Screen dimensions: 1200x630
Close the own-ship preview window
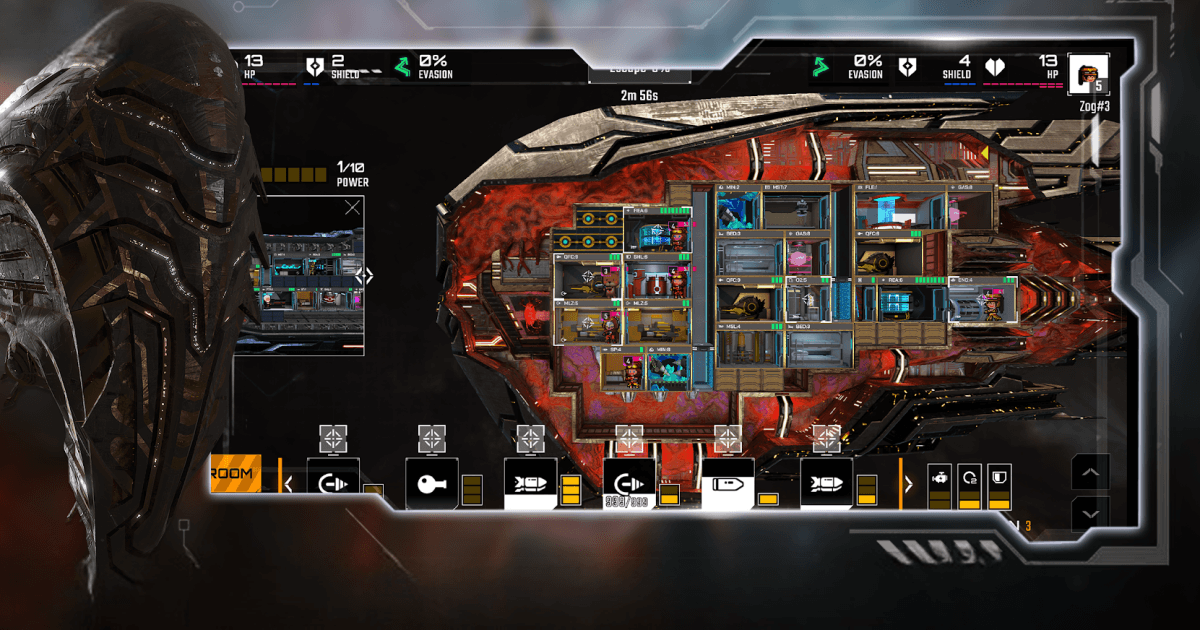(352, 208)
